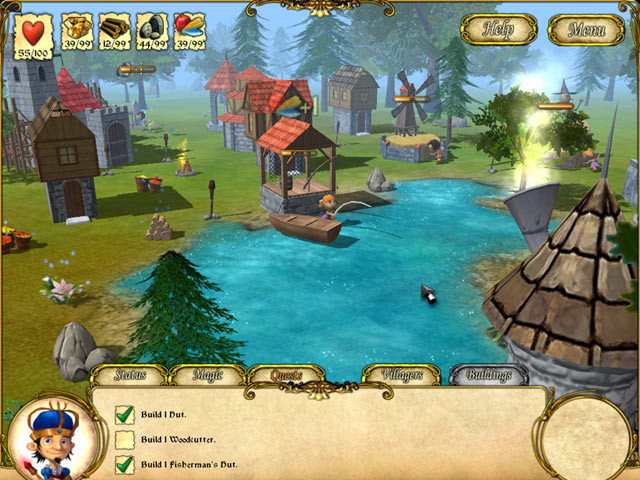Click the Build 1 Woodcutter quest checkbox
The image size is (640, 480).
coord(125,439)
